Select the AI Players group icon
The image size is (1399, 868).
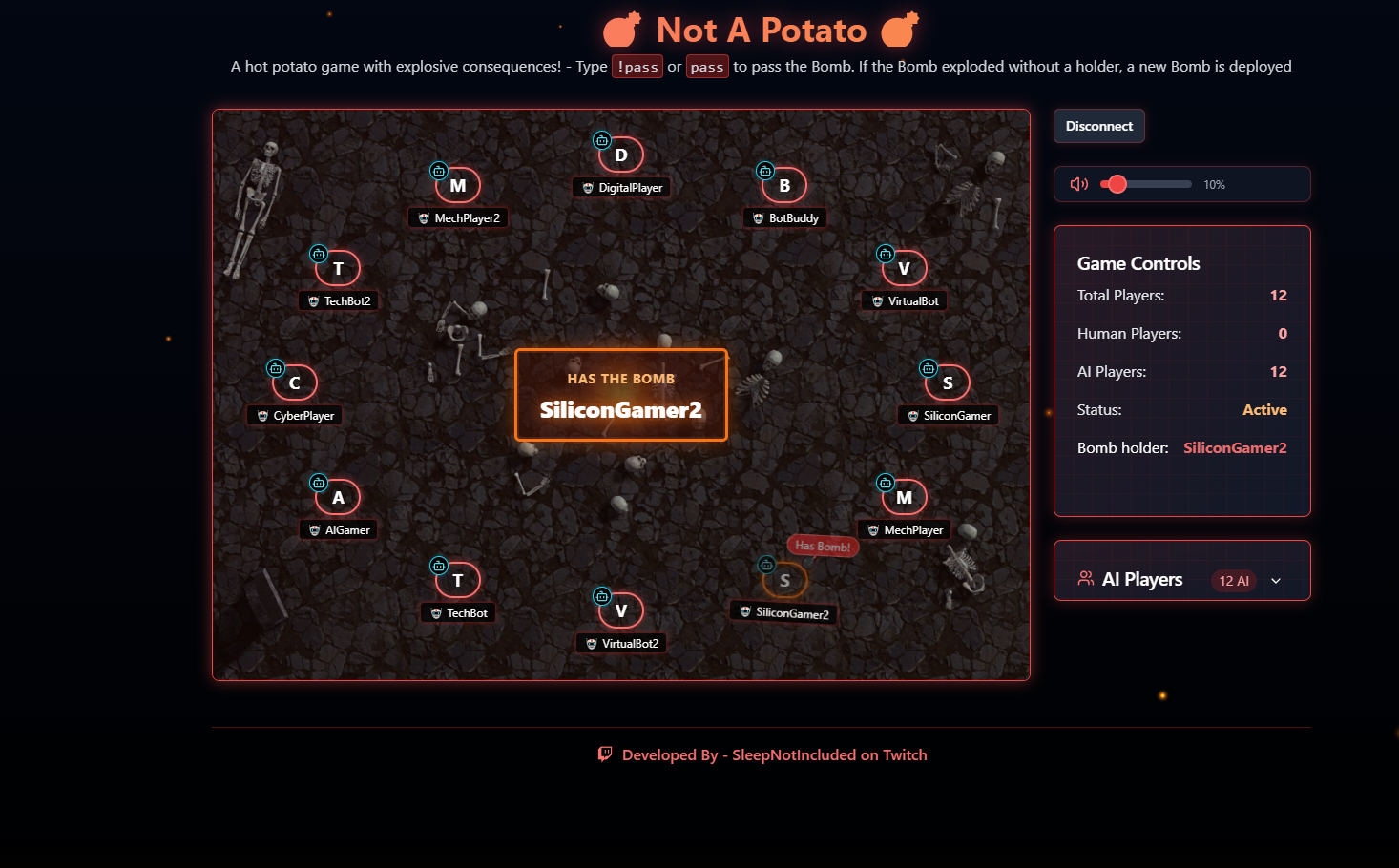pyautogui.click(x=1085, y=577)
